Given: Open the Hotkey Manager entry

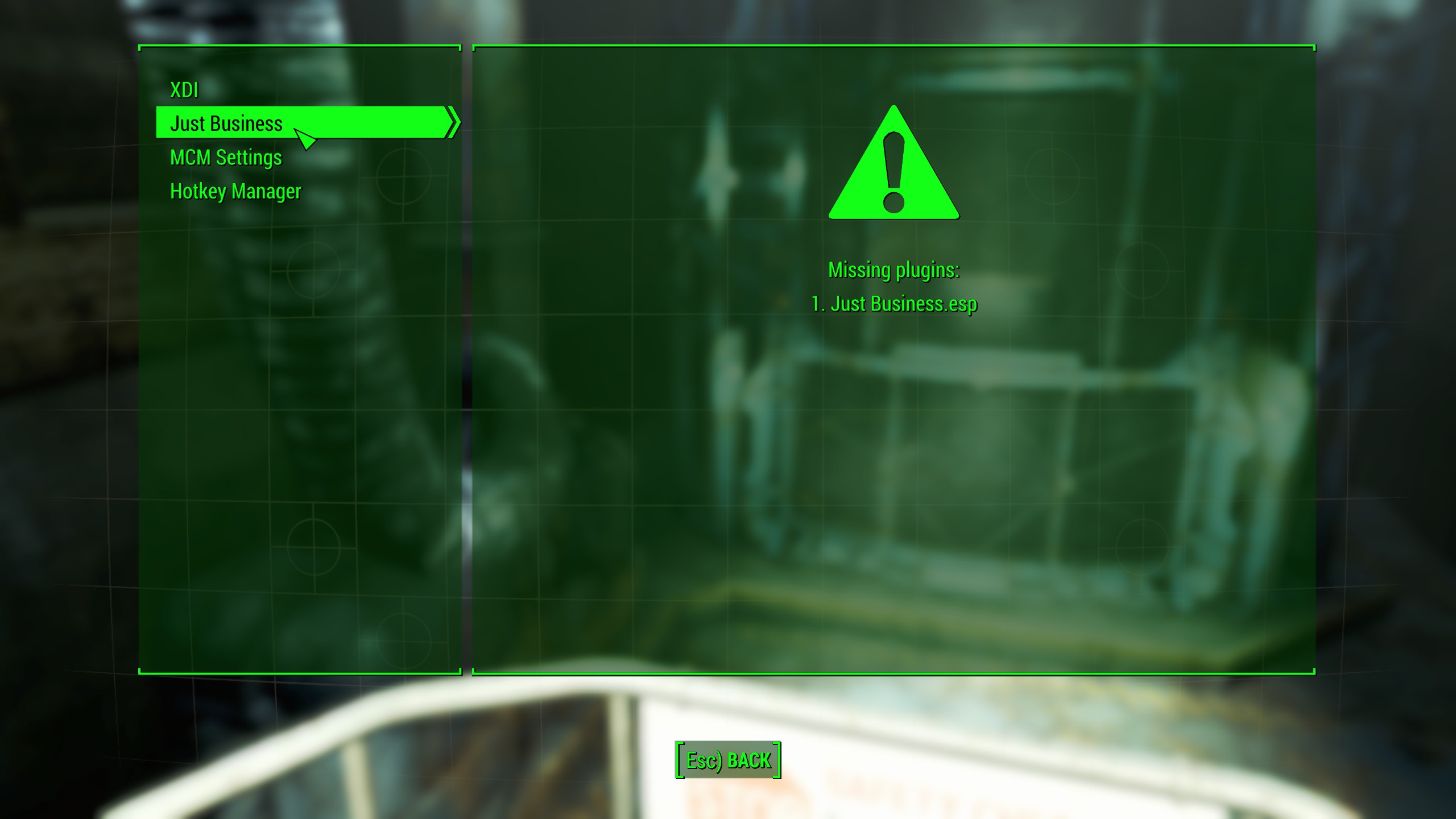Looking at the screenshot, I should (x=235, y=191).
